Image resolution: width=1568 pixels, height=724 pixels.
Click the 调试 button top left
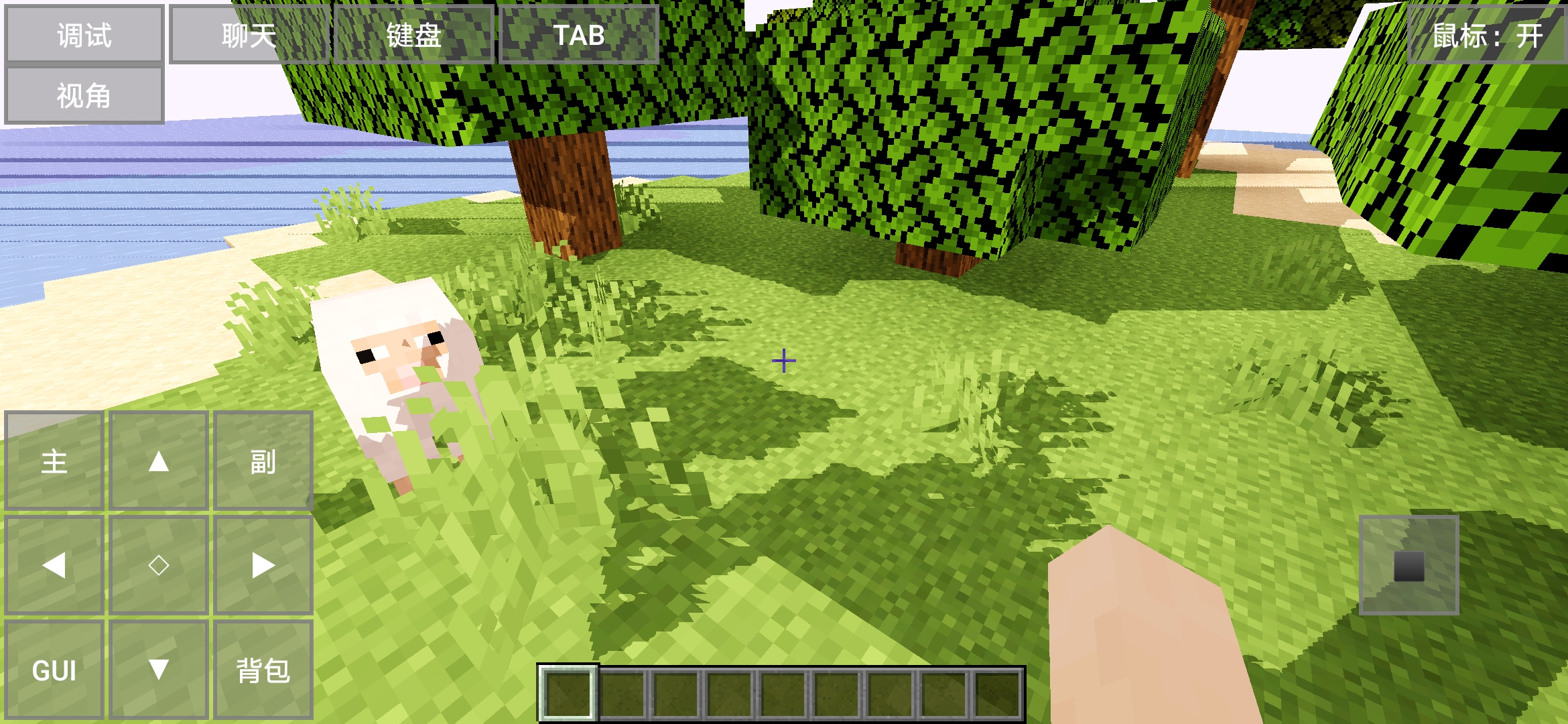pos(84,34)
